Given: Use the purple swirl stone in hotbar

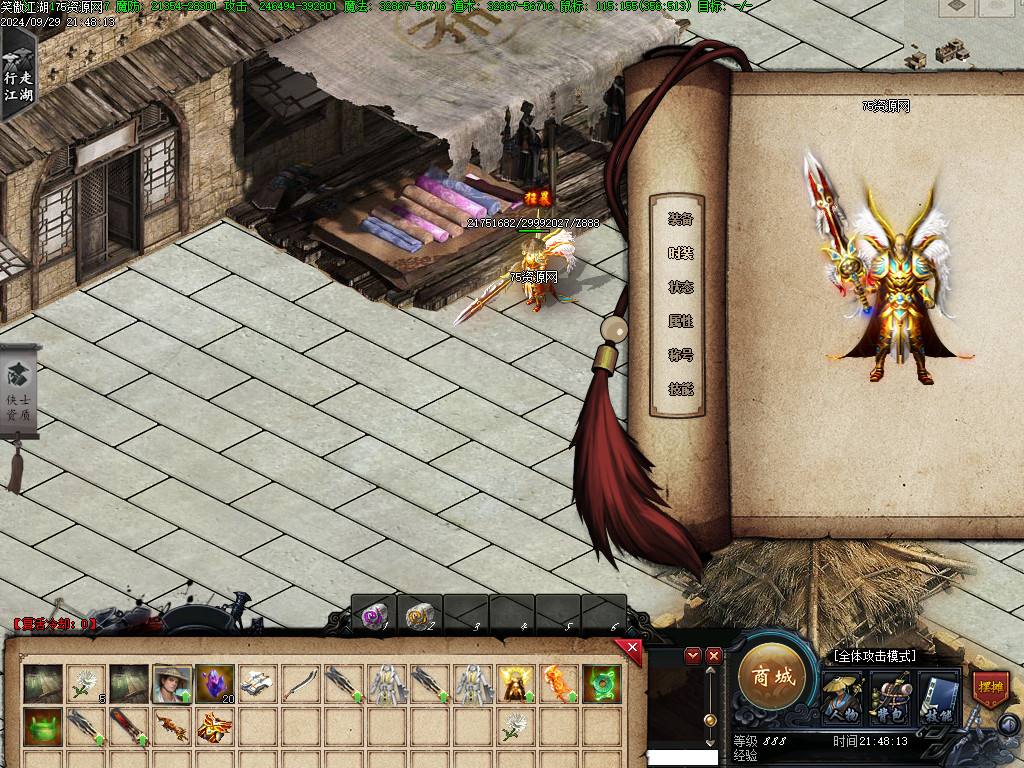Looking at the screenshot, I should tap(374, 616).
